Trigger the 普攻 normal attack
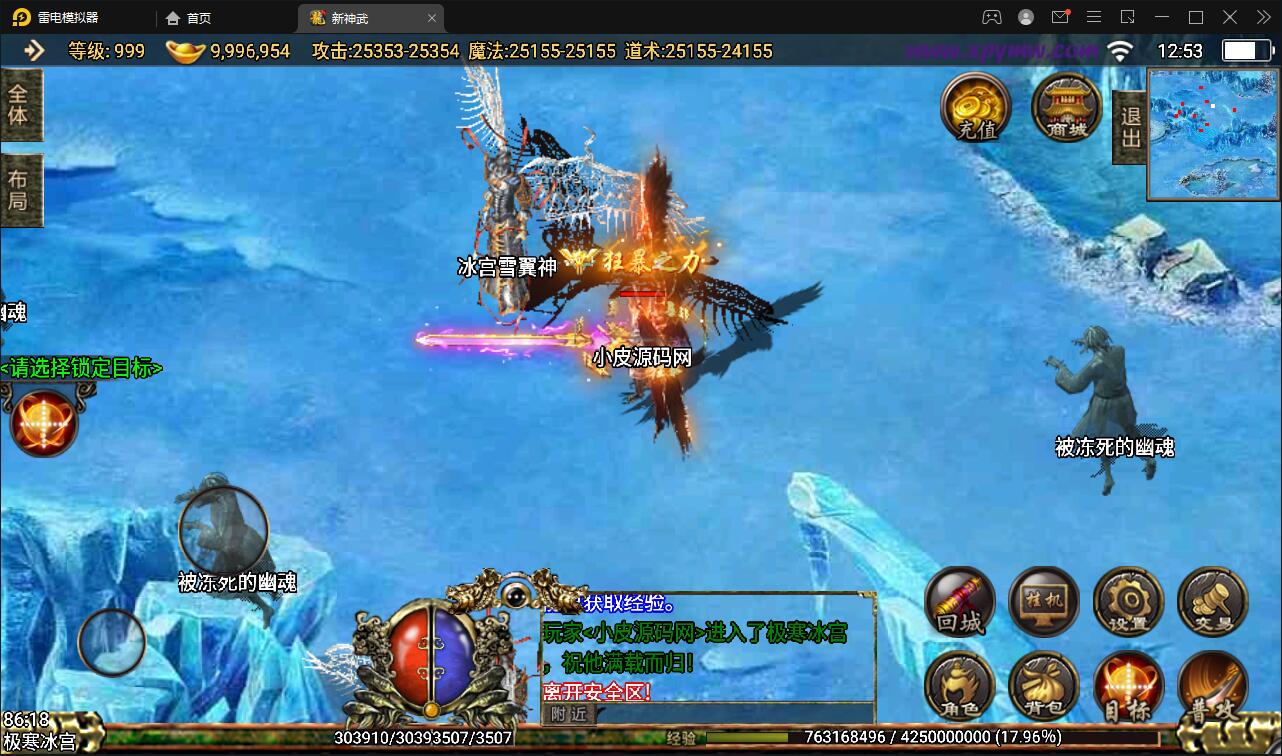The width and height of the screenshot is (1282, 756). tap(1212, 685)
